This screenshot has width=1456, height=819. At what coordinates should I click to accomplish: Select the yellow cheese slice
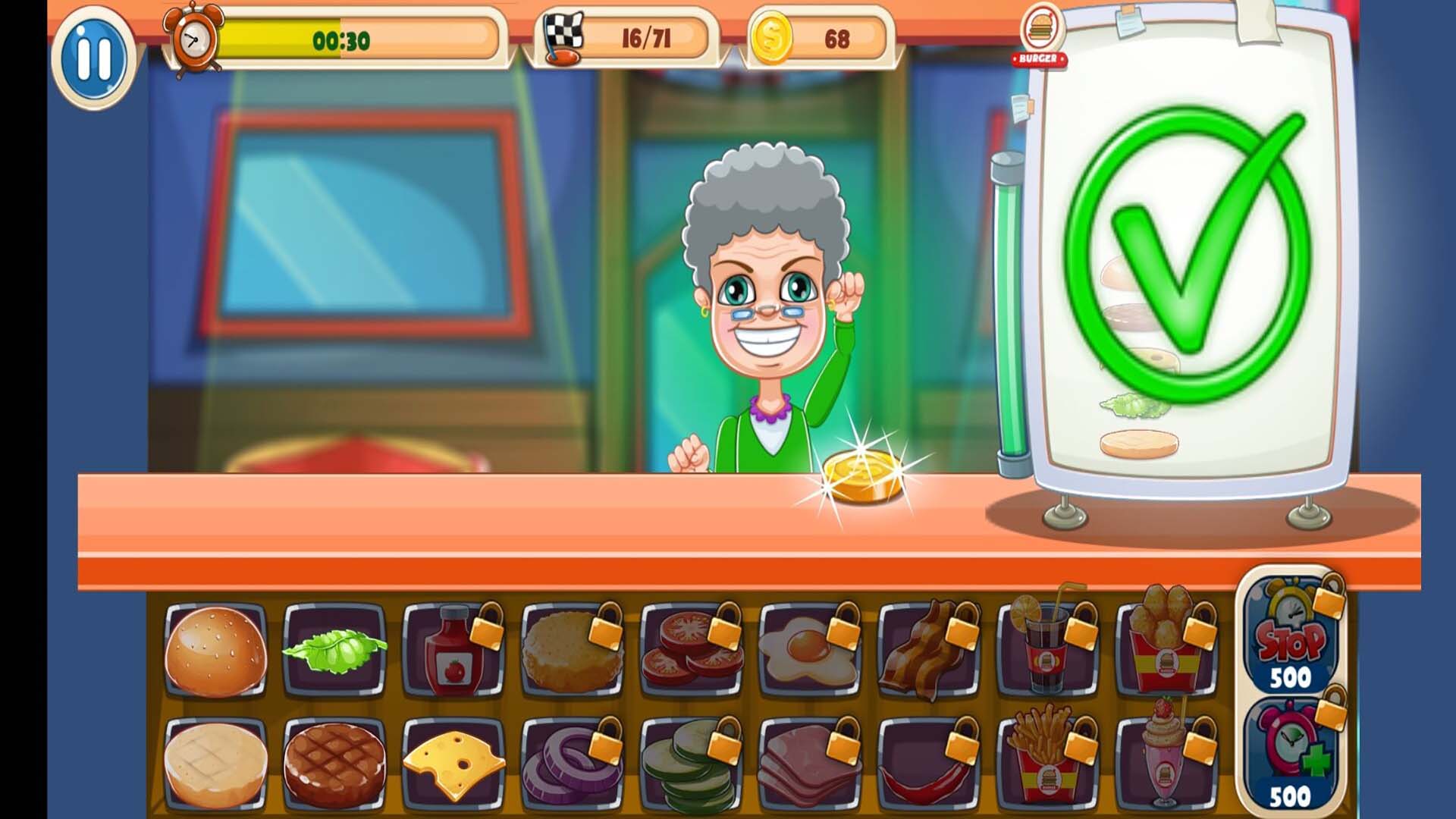tap(453, 764)
